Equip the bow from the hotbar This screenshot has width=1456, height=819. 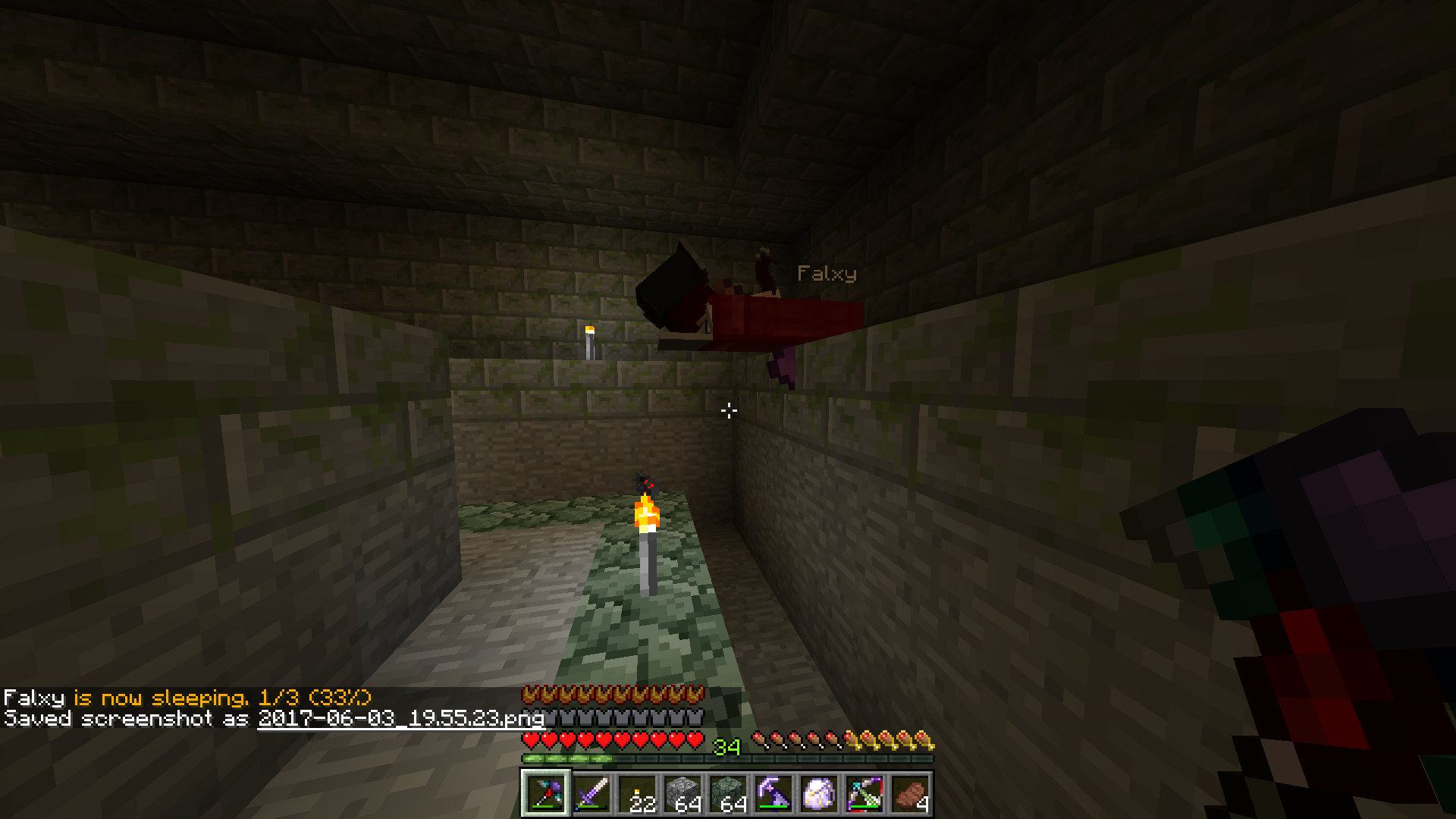tap(864, 794)
